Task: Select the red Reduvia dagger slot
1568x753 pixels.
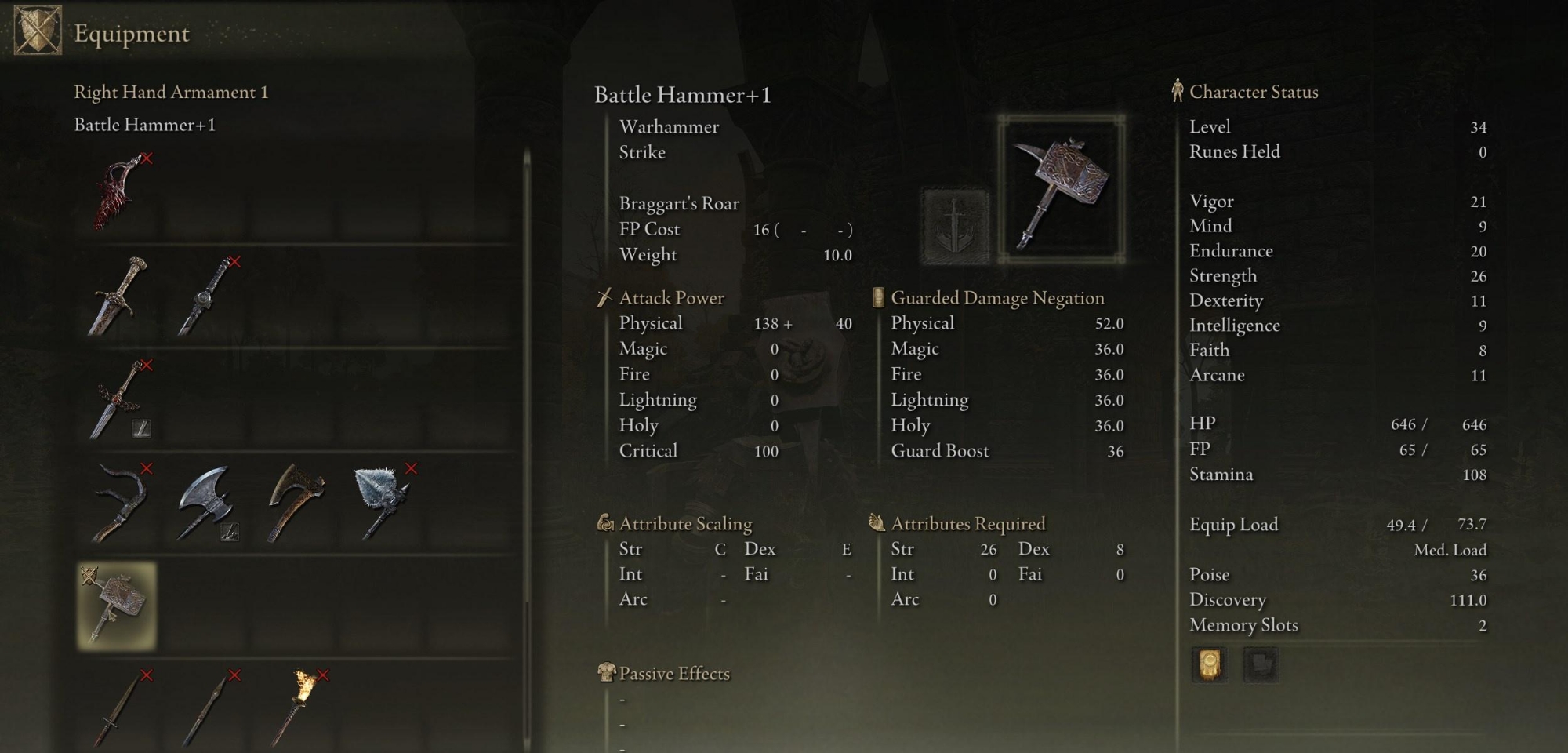Action: [119, 193]
